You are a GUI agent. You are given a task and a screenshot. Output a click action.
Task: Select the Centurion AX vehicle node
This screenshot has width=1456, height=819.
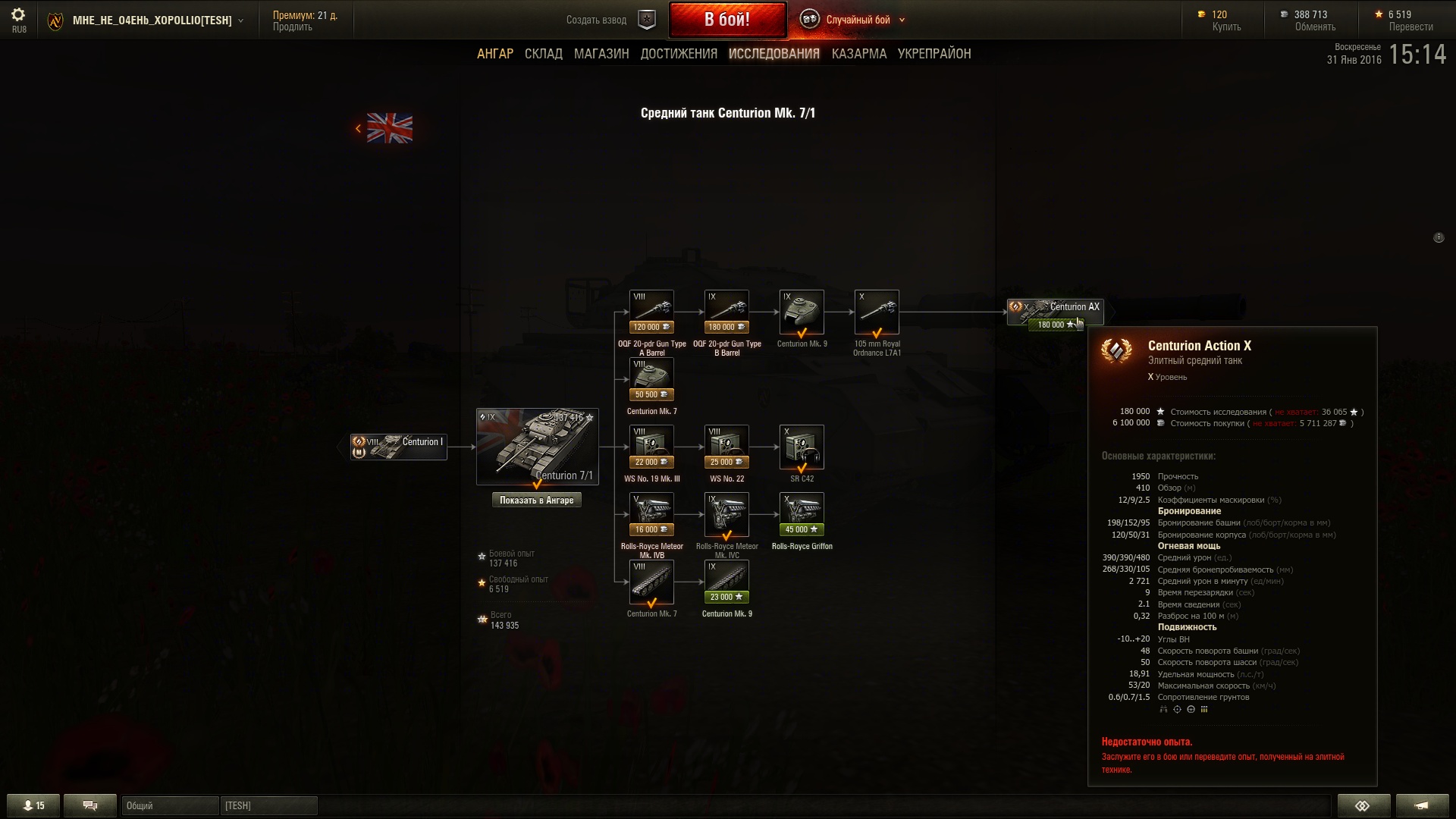click(1055, 311)
